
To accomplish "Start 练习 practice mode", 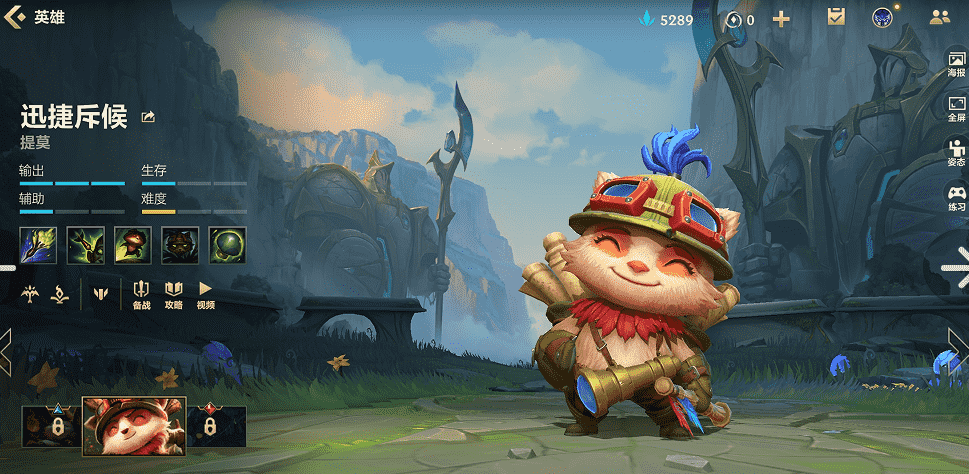I will point(956,197).
